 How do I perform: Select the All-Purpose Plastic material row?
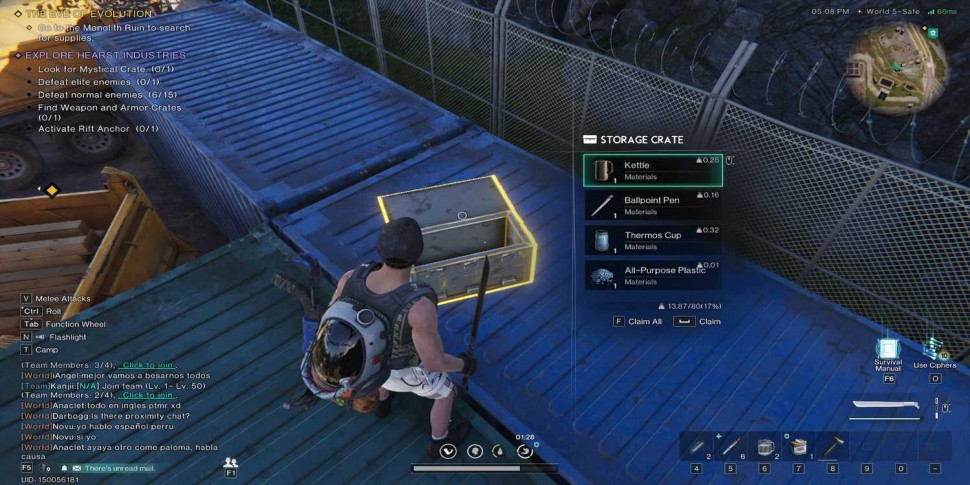(652, 275)
